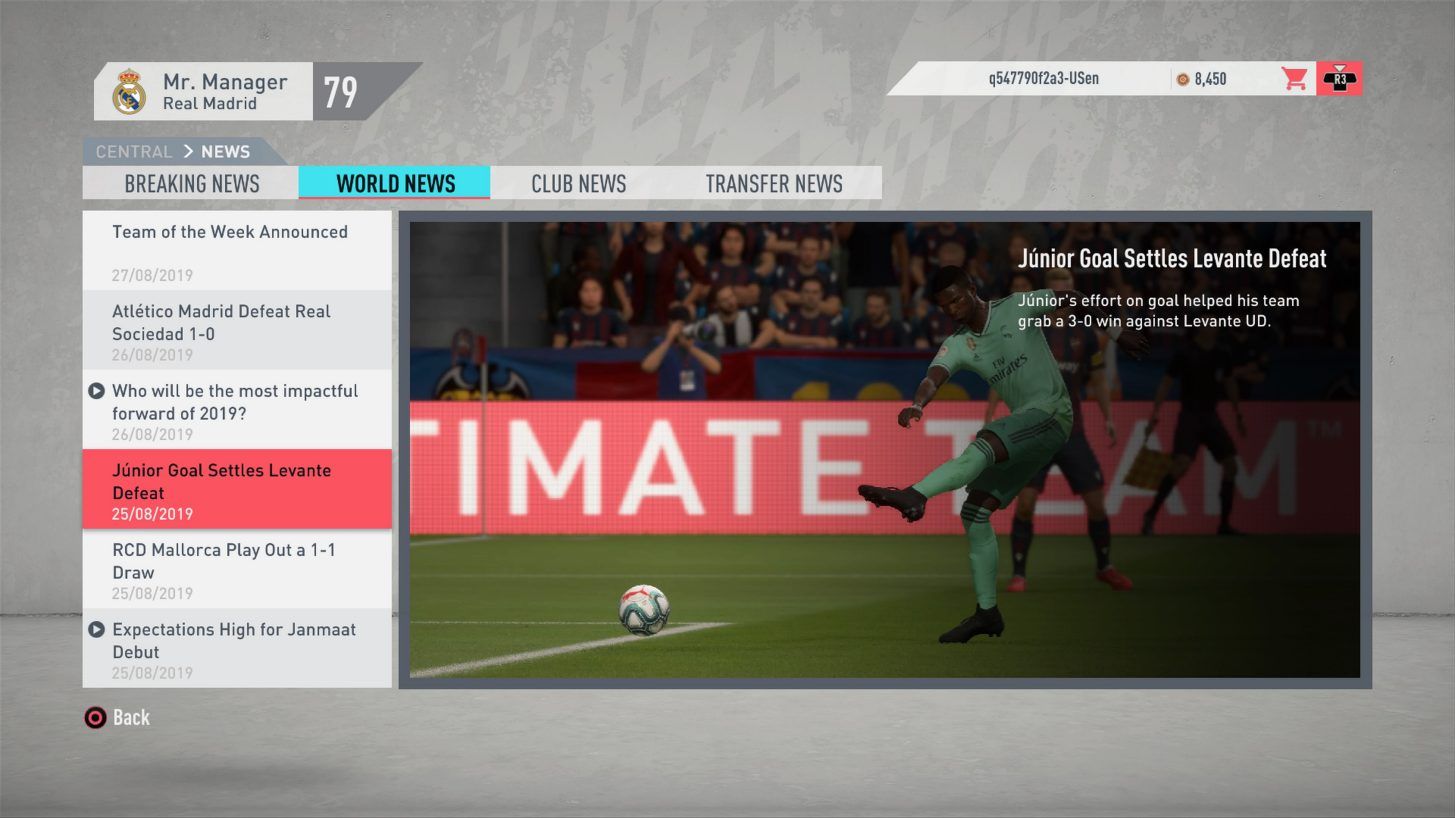The height and width of the screenshot is (818, 1455).
Task: Open the TRANSFER NEWS tab
Action: (x=774, y=183)
